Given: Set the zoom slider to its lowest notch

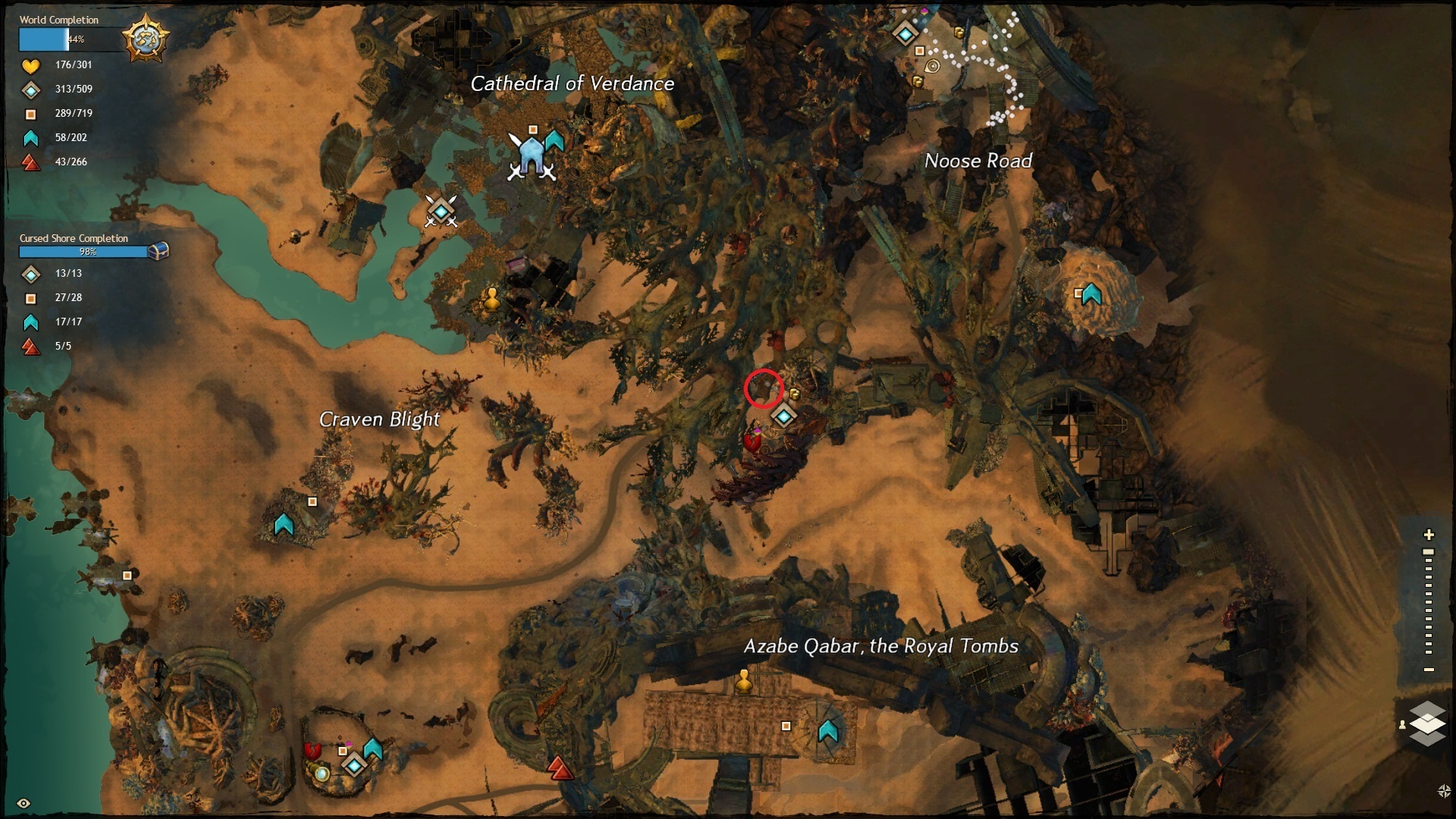Looking at the screenshot, I should 1429,651.
